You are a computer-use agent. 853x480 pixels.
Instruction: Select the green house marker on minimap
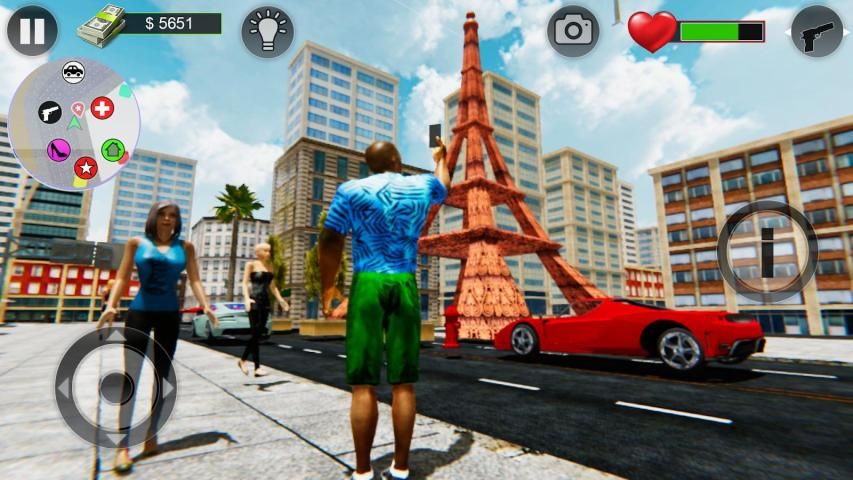coord(112,150)
